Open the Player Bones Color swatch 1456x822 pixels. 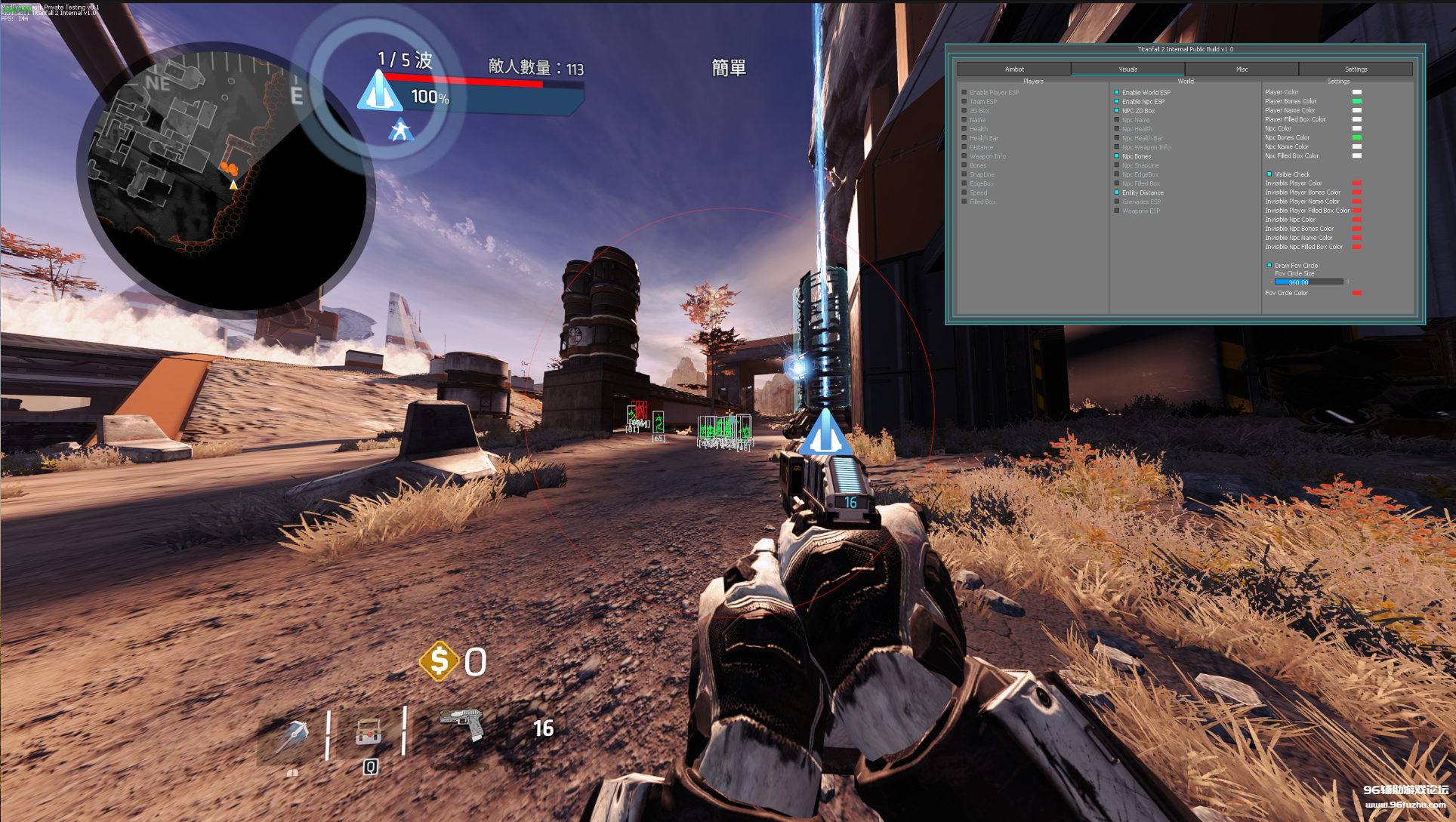tap(1357, 101)
